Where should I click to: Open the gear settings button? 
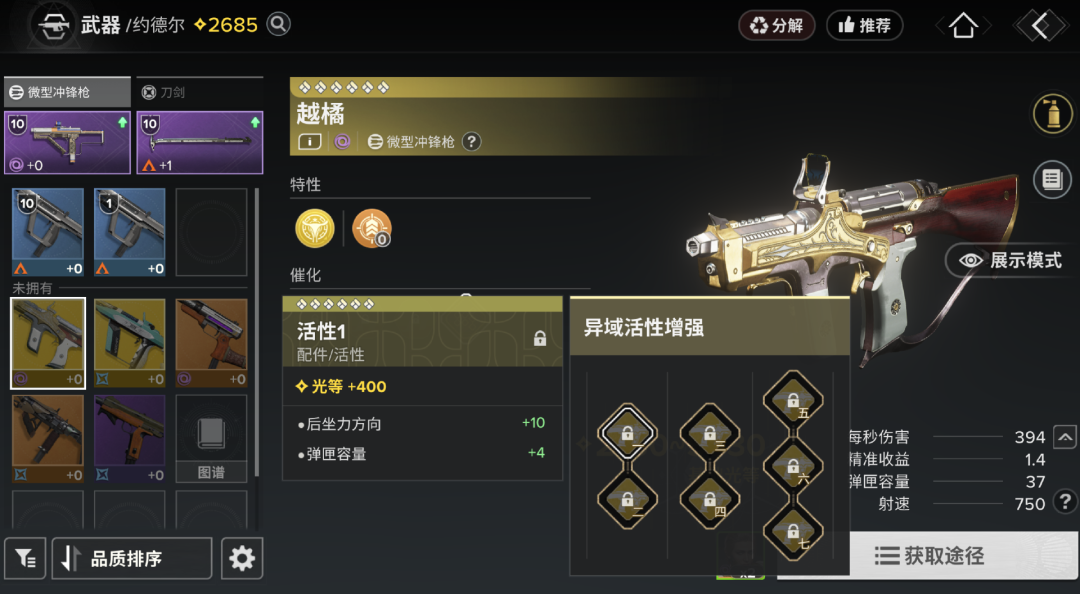(242, 558)
